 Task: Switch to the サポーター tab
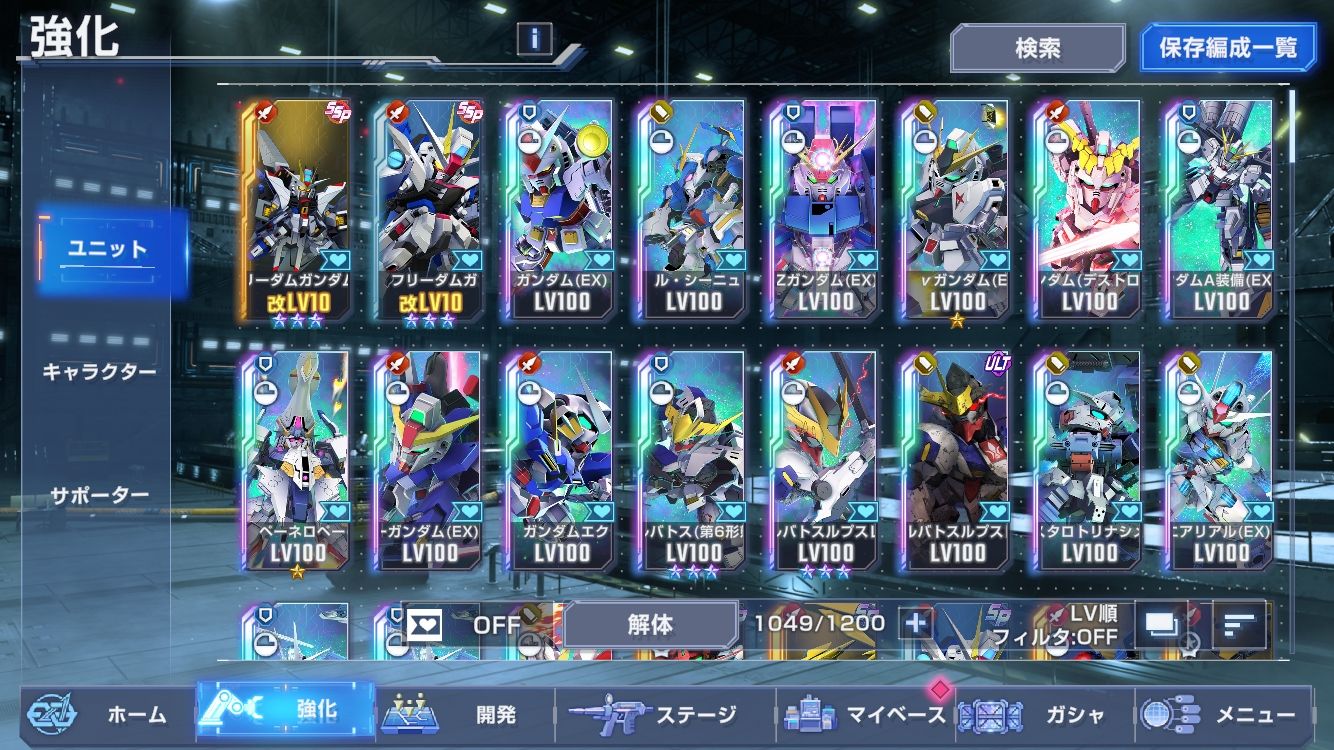(99, 495)
